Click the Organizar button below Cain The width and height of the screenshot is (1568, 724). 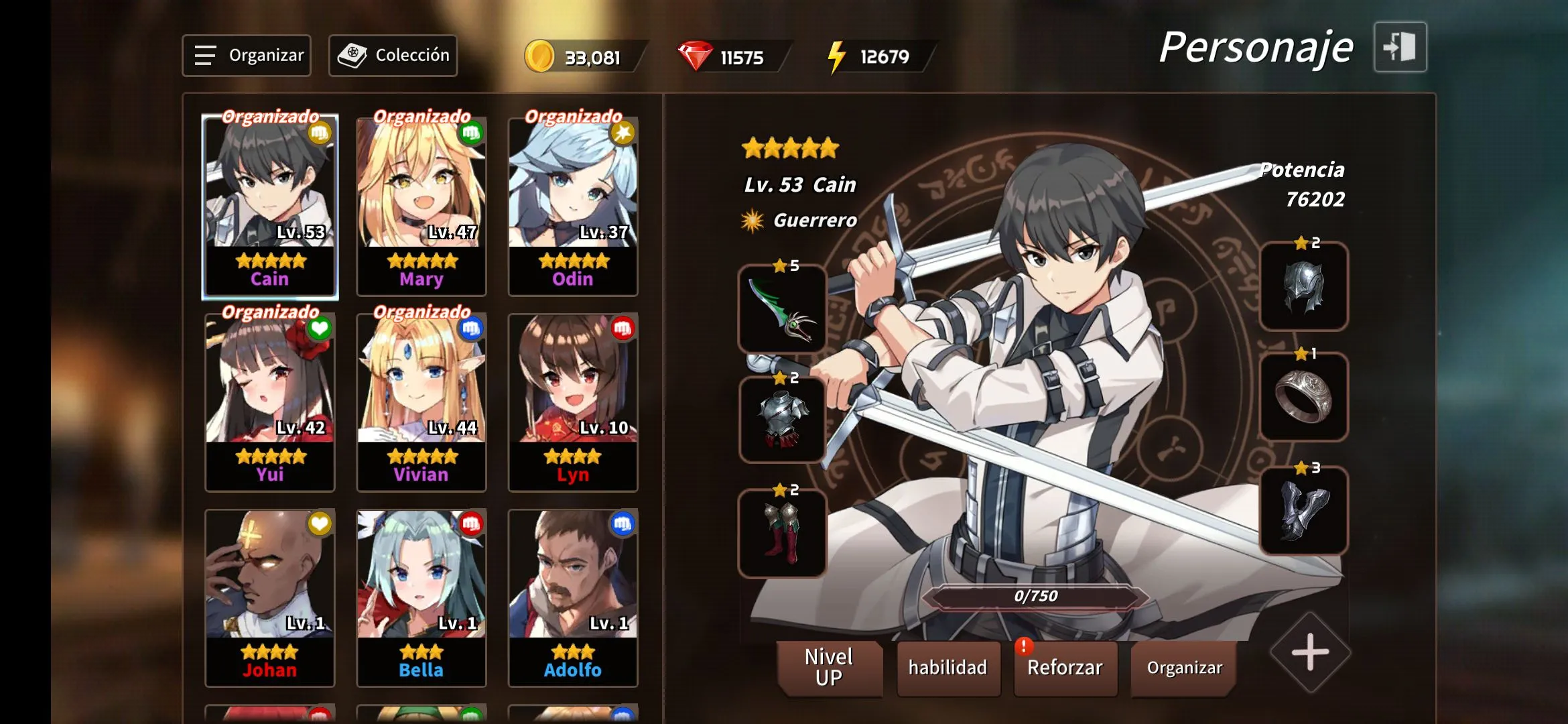pyautogui.click(x=1184, y=668)
